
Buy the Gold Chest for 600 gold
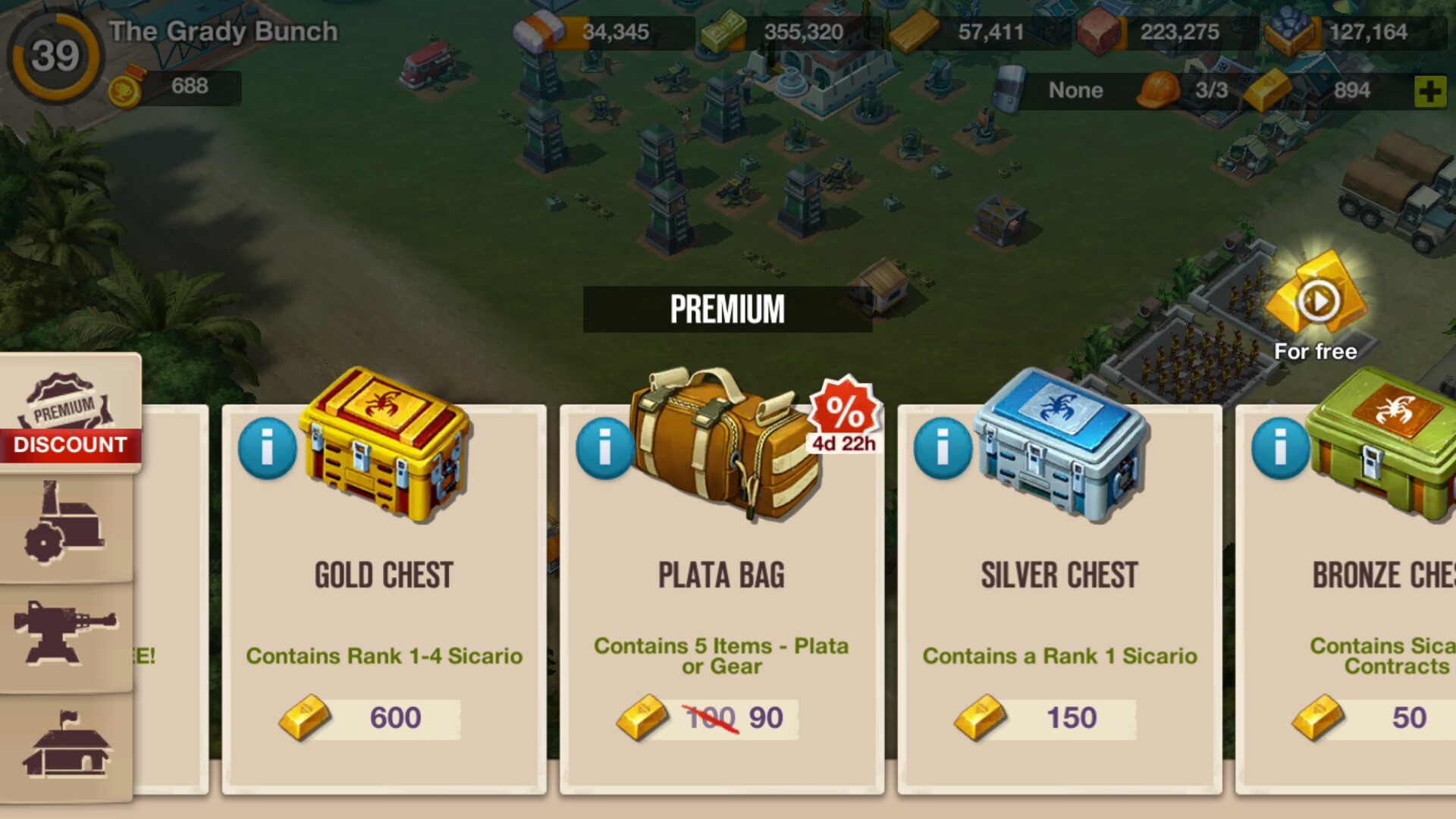[370, 718]
